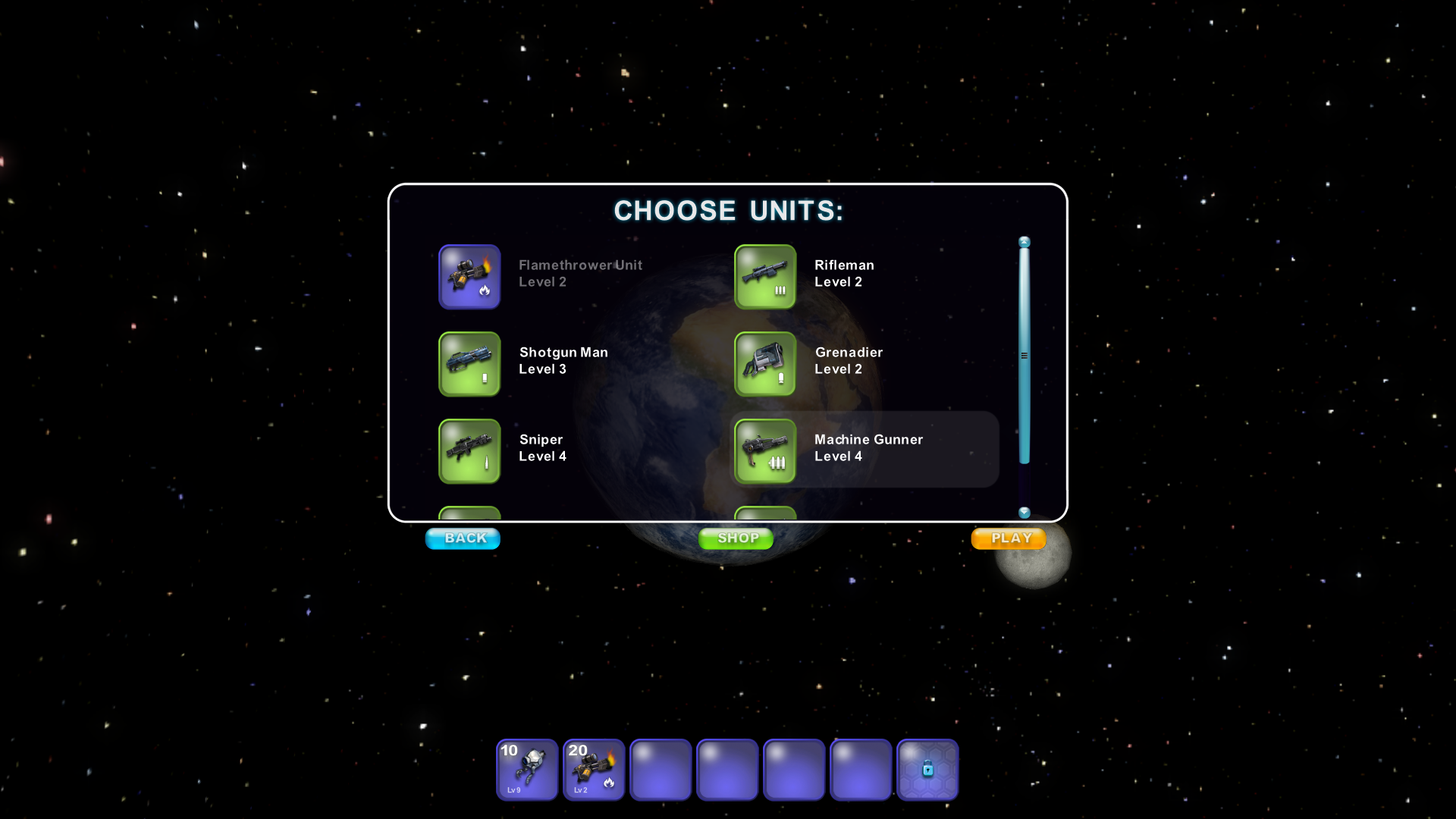The height and width of the screenshot is (819, 1456).
Task: Select the Grenadier weapon icon
Action: click(x=764, y=364)
